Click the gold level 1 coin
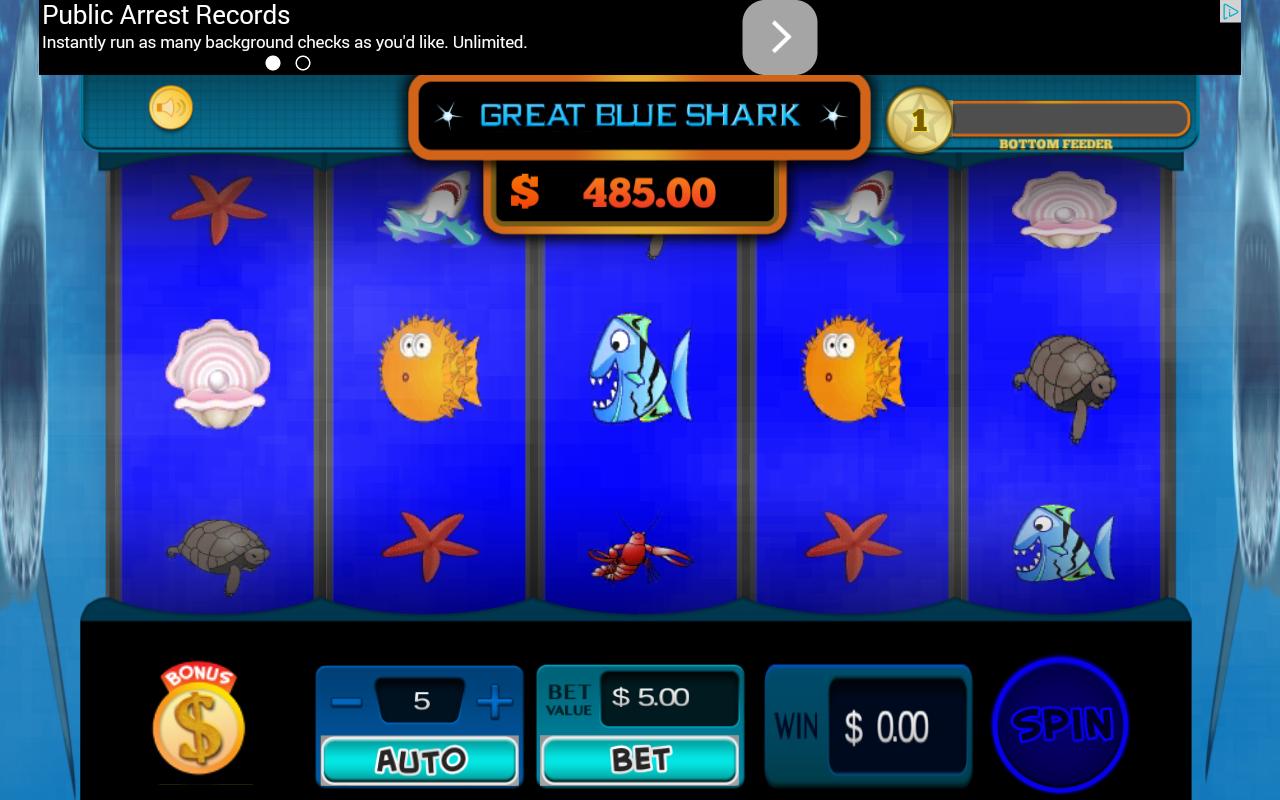This screenshot has height=800, width=1280. point(920,121)
